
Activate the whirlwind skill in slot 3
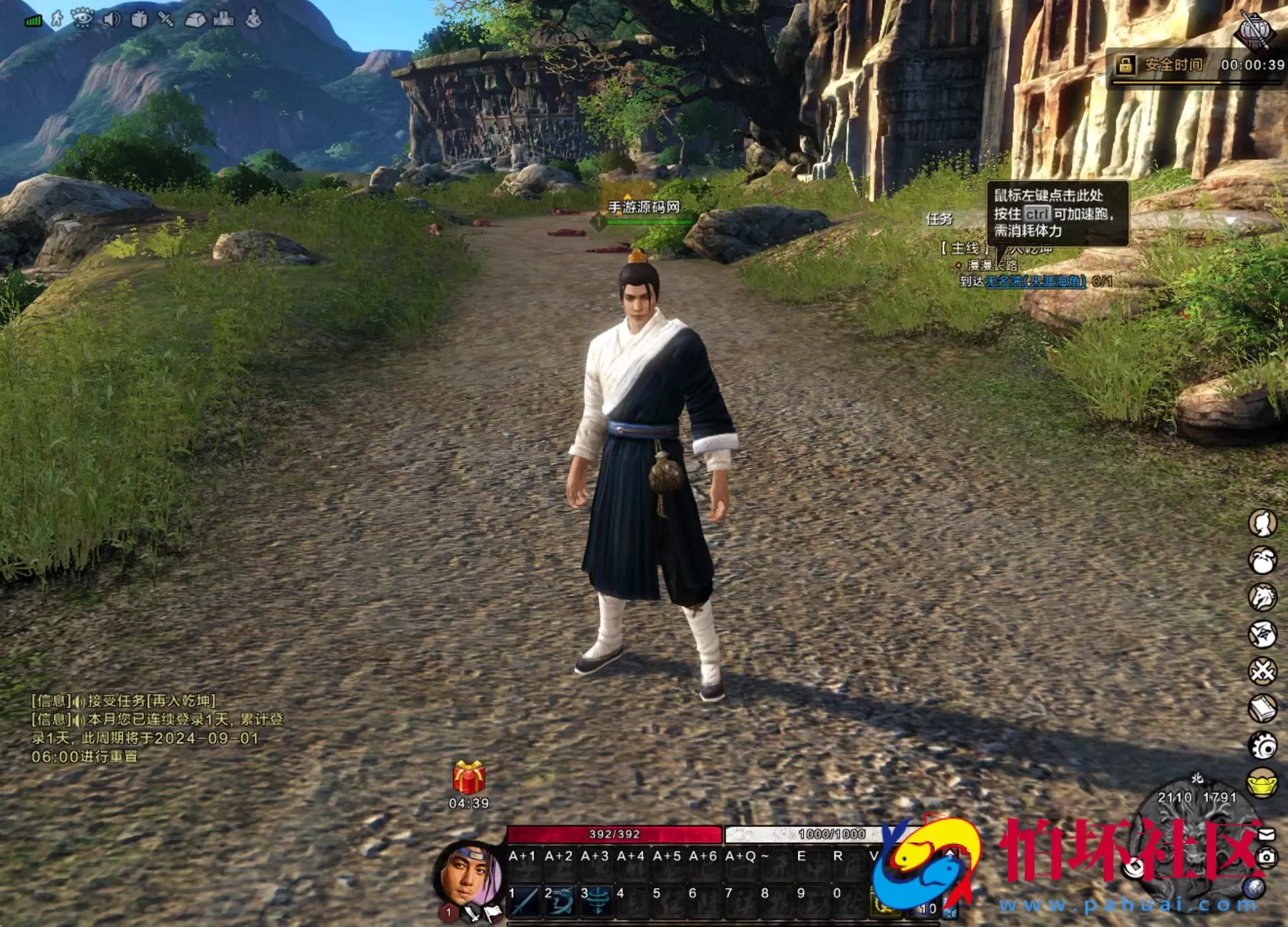coord(596,900)
